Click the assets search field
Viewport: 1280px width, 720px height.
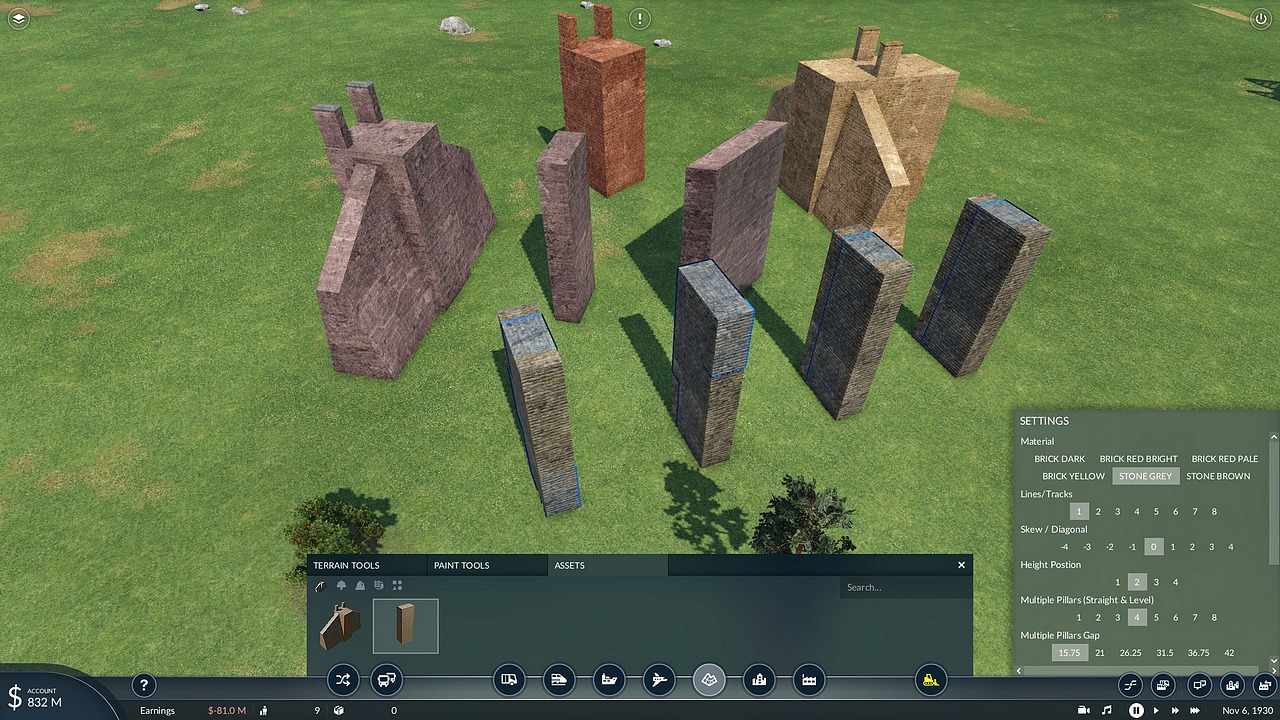900,587
